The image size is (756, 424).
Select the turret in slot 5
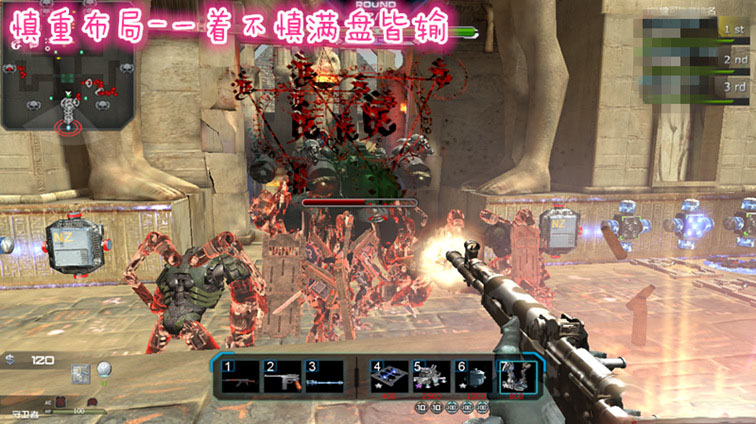point(432,377)
